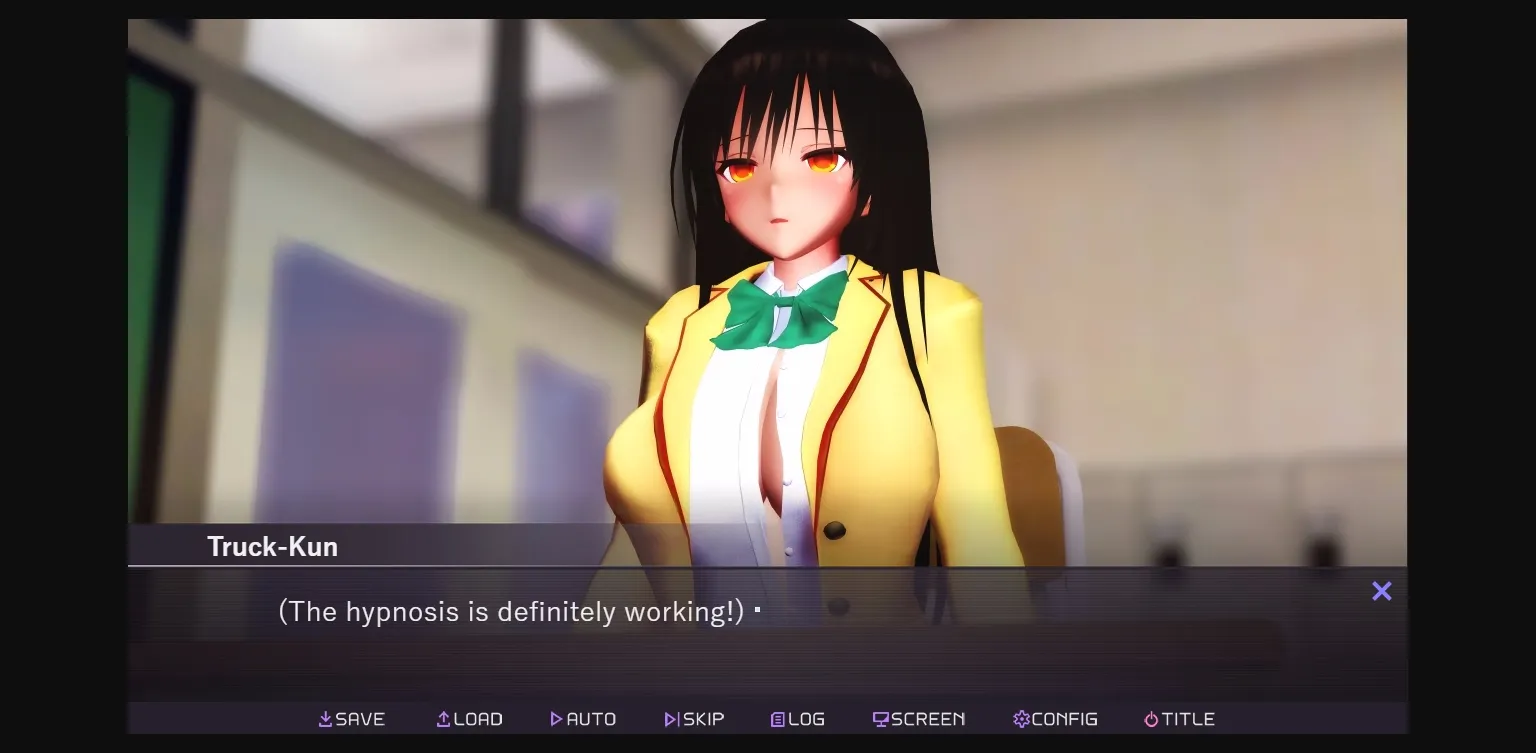Select the upload-arrow Load icon

pos(441,718)
